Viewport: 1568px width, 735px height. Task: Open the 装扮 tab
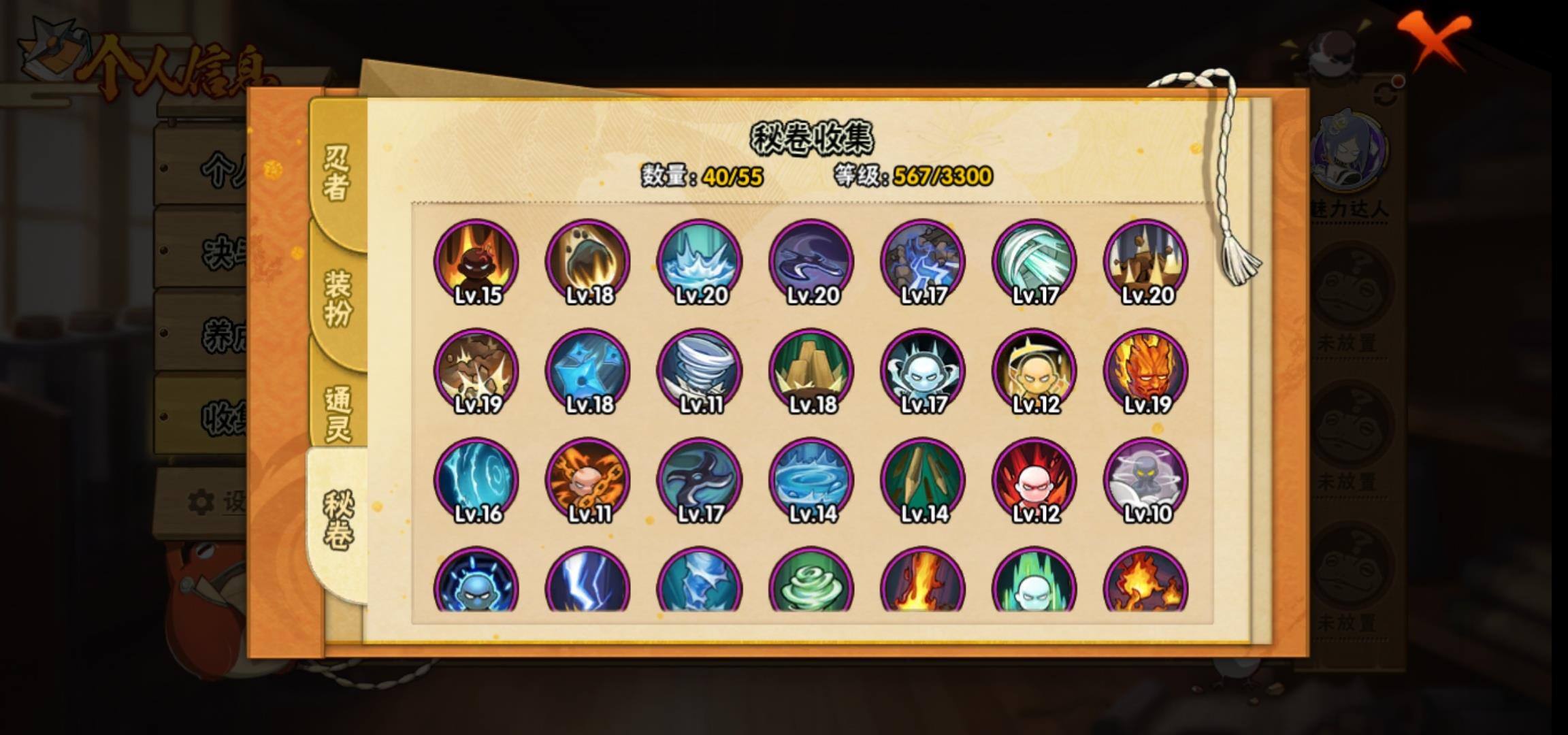tap(338, 298)
